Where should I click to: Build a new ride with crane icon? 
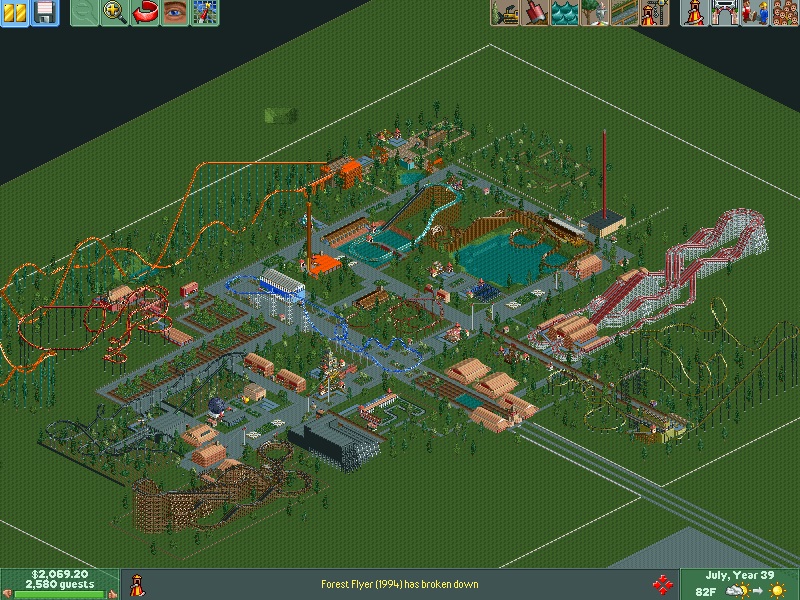[x=655, y=13]
